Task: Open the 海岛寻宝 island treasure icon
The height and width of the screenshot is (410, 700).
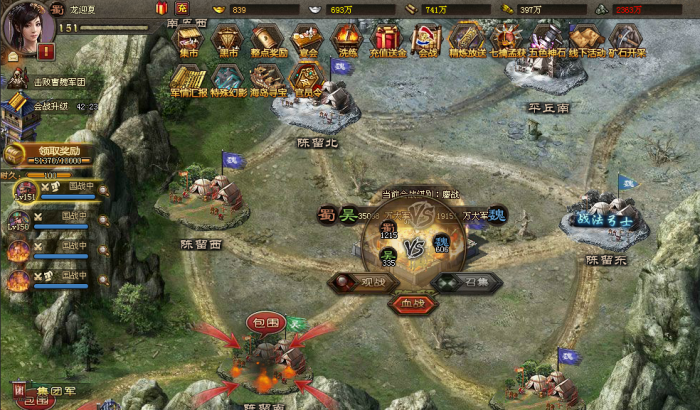Action: 268,79
